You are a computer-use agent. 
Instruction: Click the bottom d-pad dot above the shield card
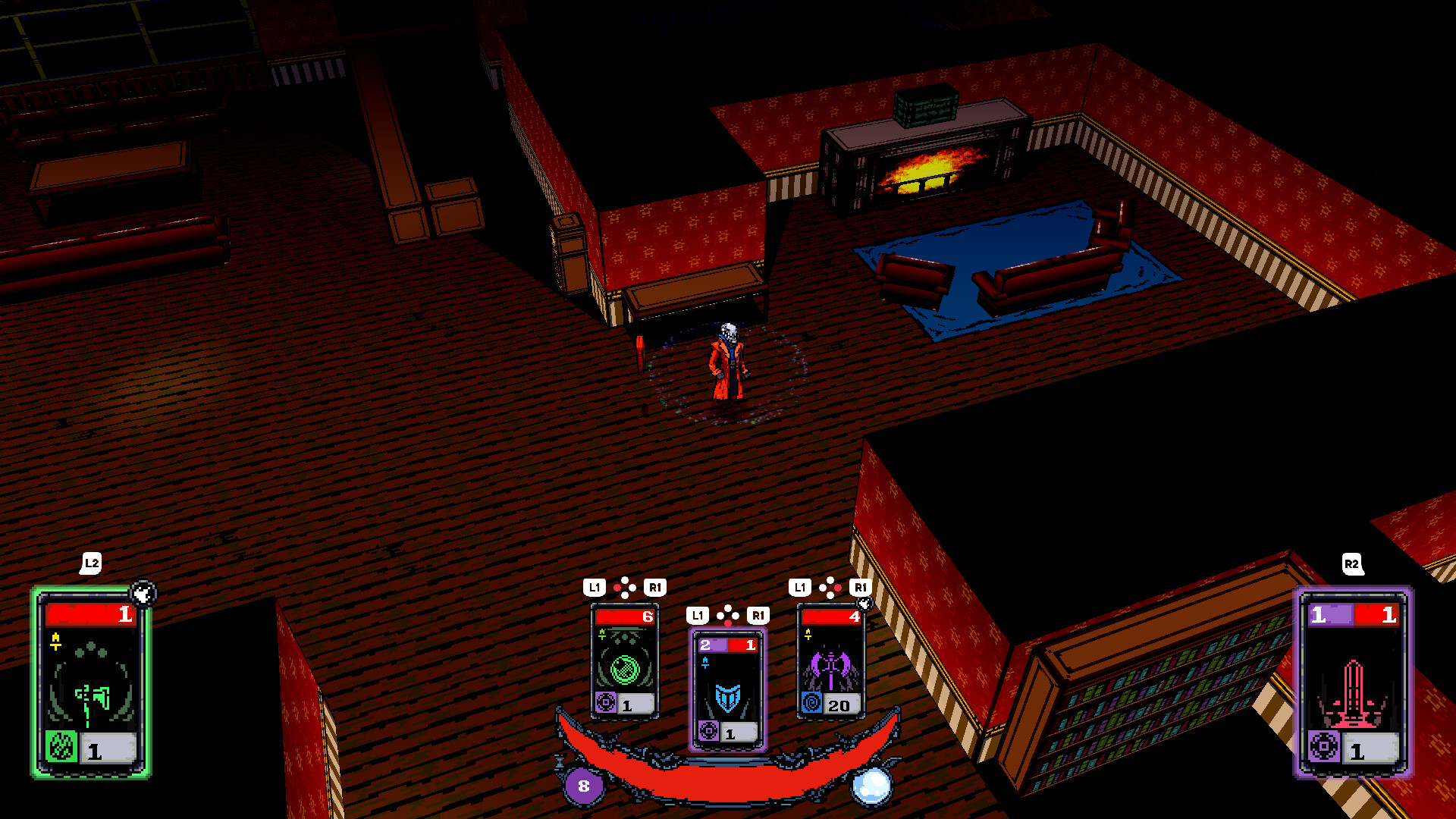coord(728,623)
